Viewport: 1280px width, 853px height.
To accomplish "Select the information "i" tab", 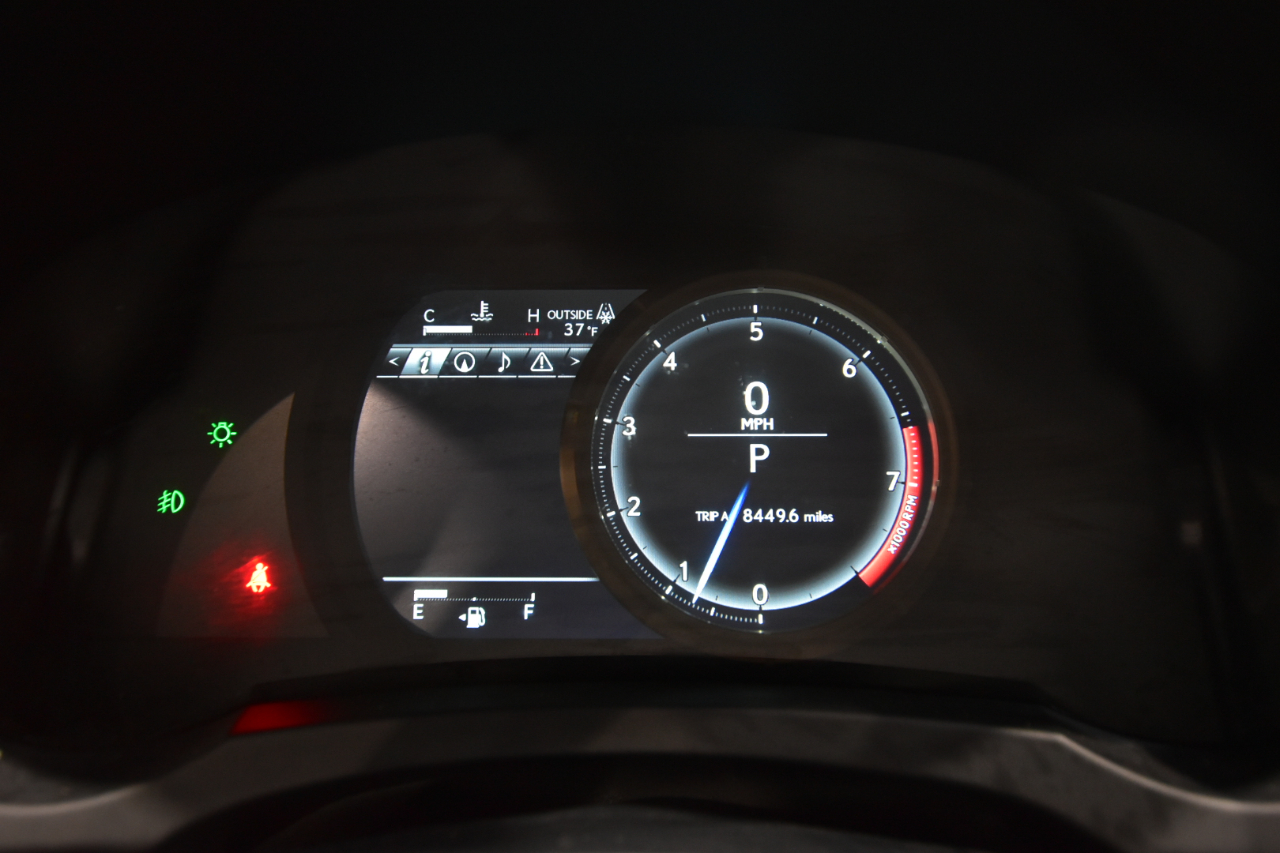I will point(423,362).
